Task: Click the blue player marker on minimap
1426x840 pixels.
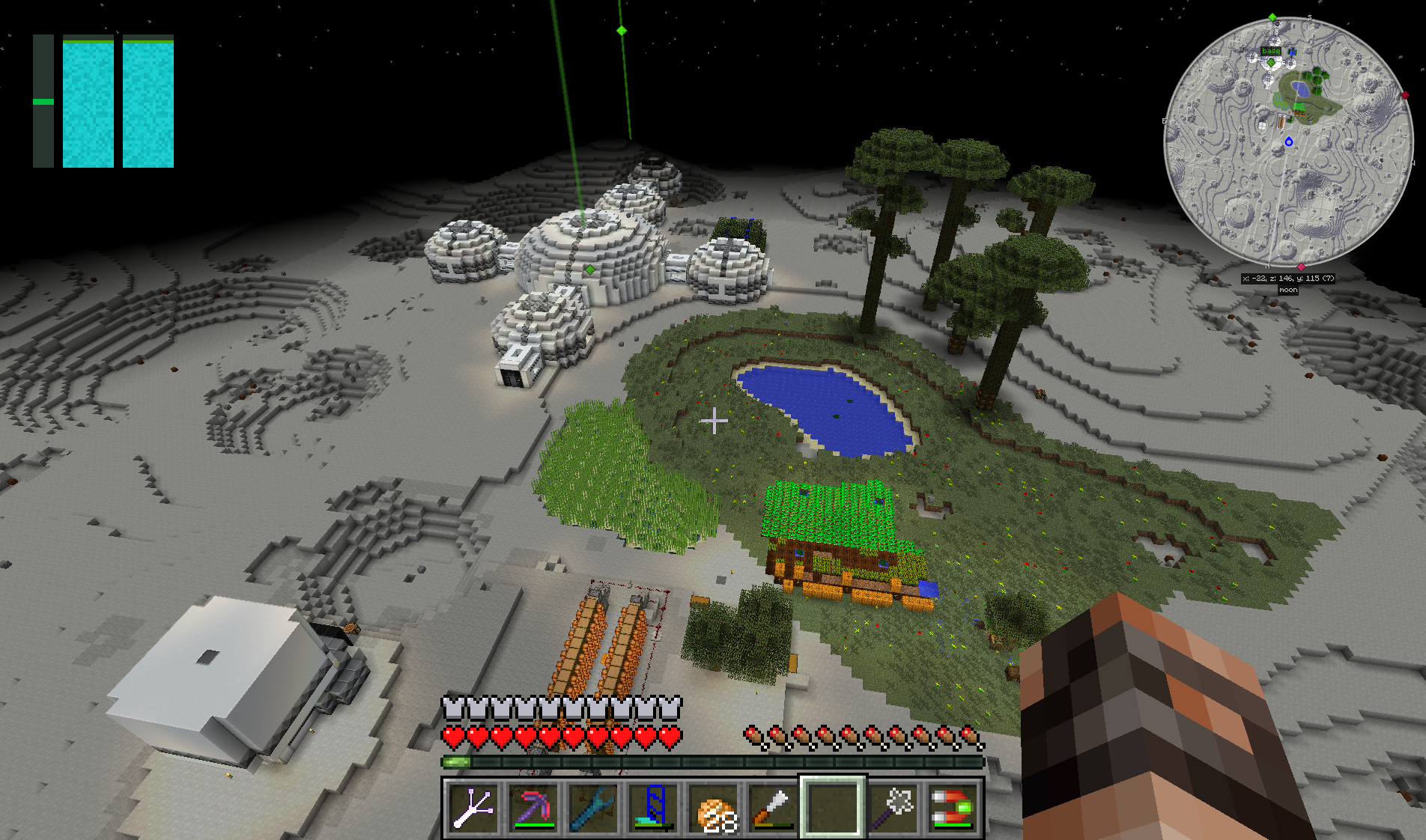Action: (x=1289, y=141)
